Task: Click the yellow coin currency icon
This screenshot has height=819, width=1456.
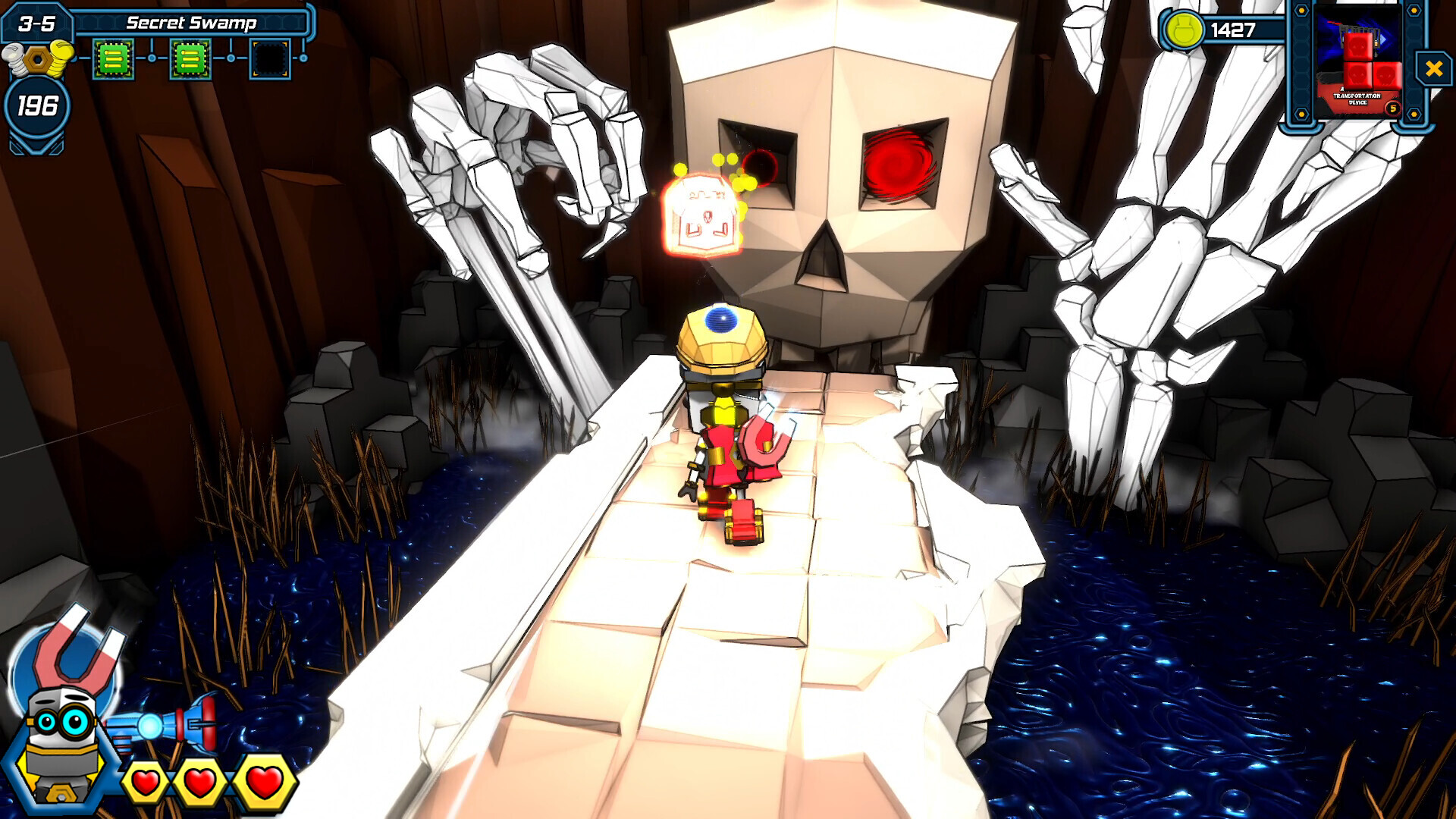Action: pyautogui.click(x=1182, y=31)
